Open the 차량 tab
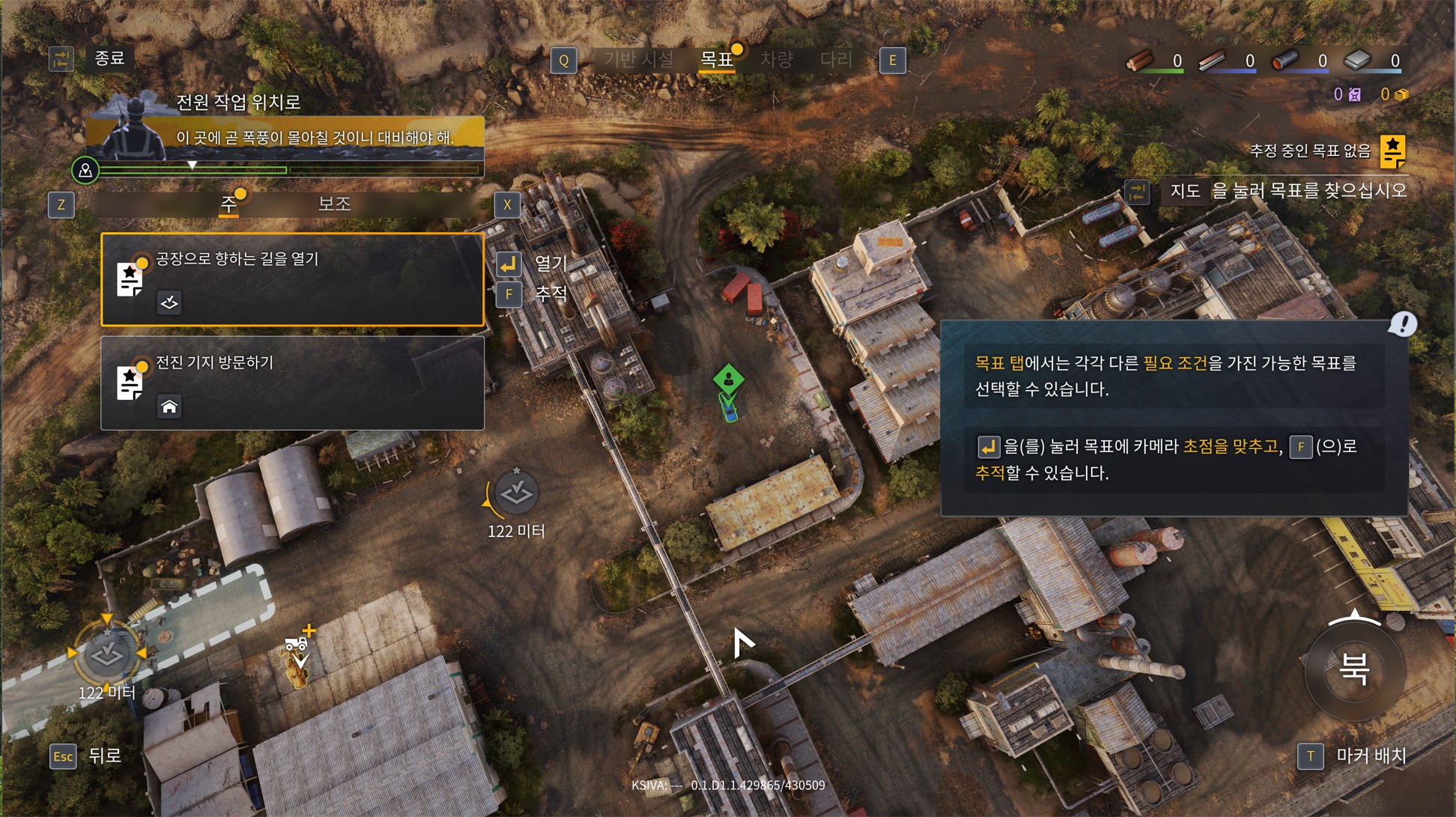This screenshot has width=1456, height=817. pyautogui.click(x=776, y=60)
